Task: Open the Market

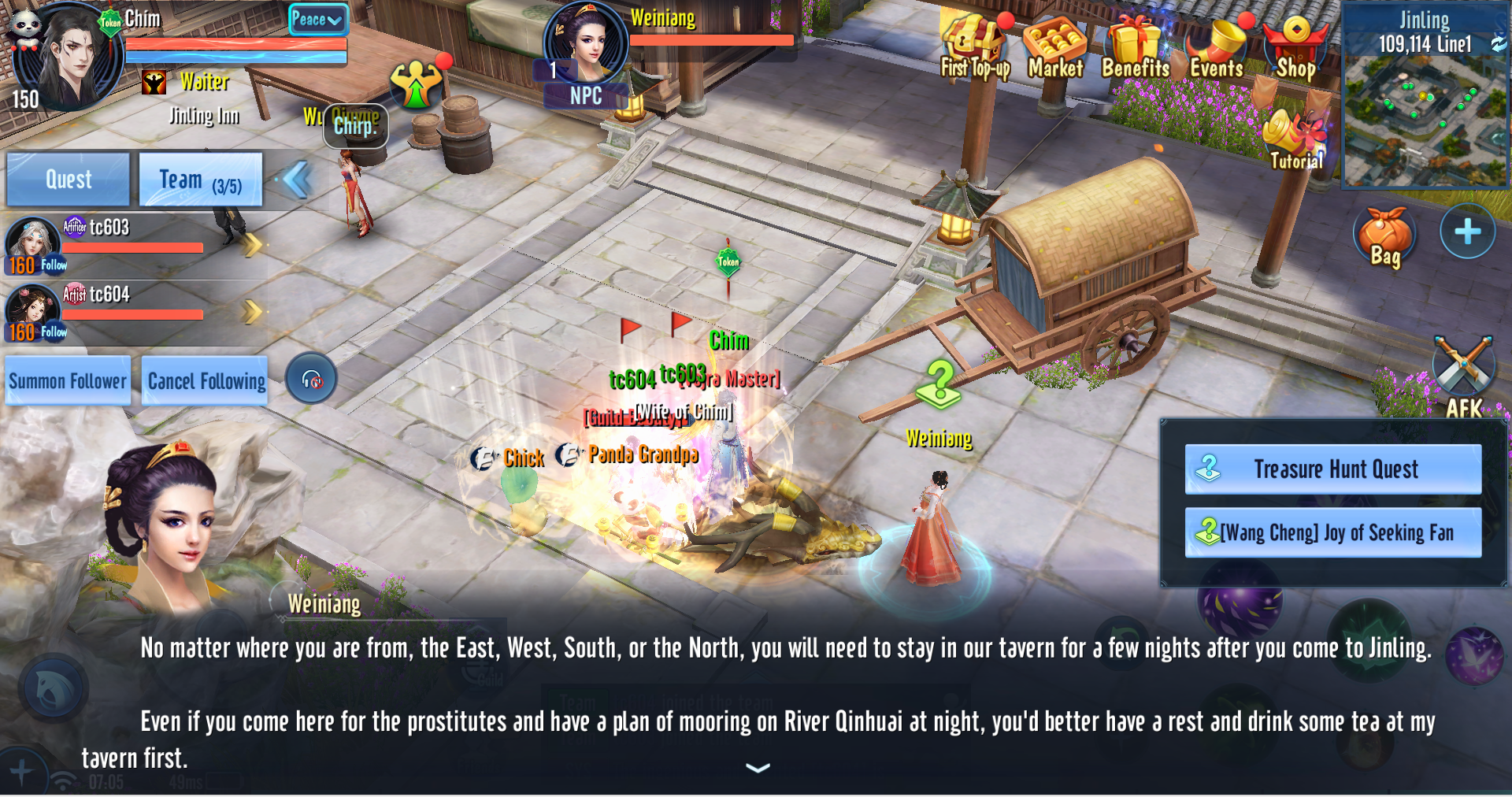Action: (x=1055, y=49)
